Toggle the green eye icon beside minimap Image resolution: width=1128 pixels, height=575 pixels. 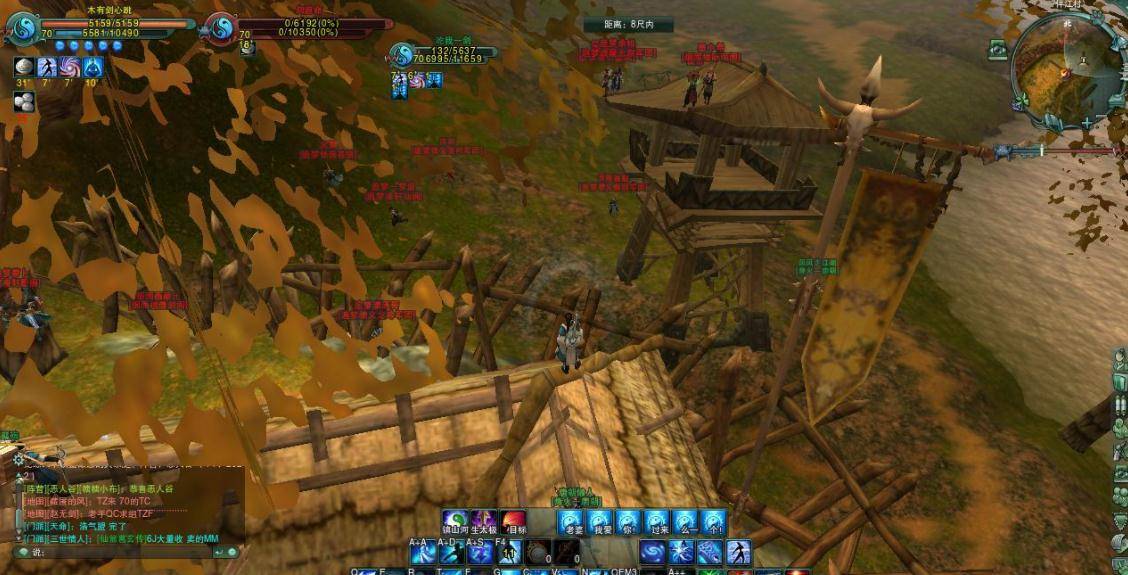click(x=998, y=48)
